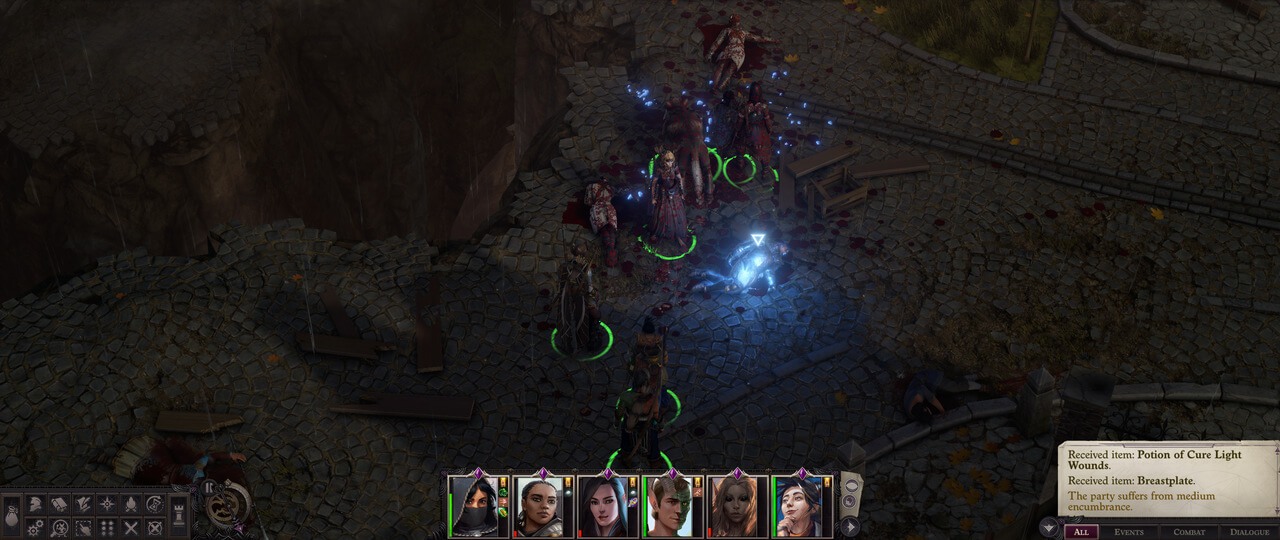Select the short-haired thinking character portrait
This screenshot has height=540, width=1280.
802,506
